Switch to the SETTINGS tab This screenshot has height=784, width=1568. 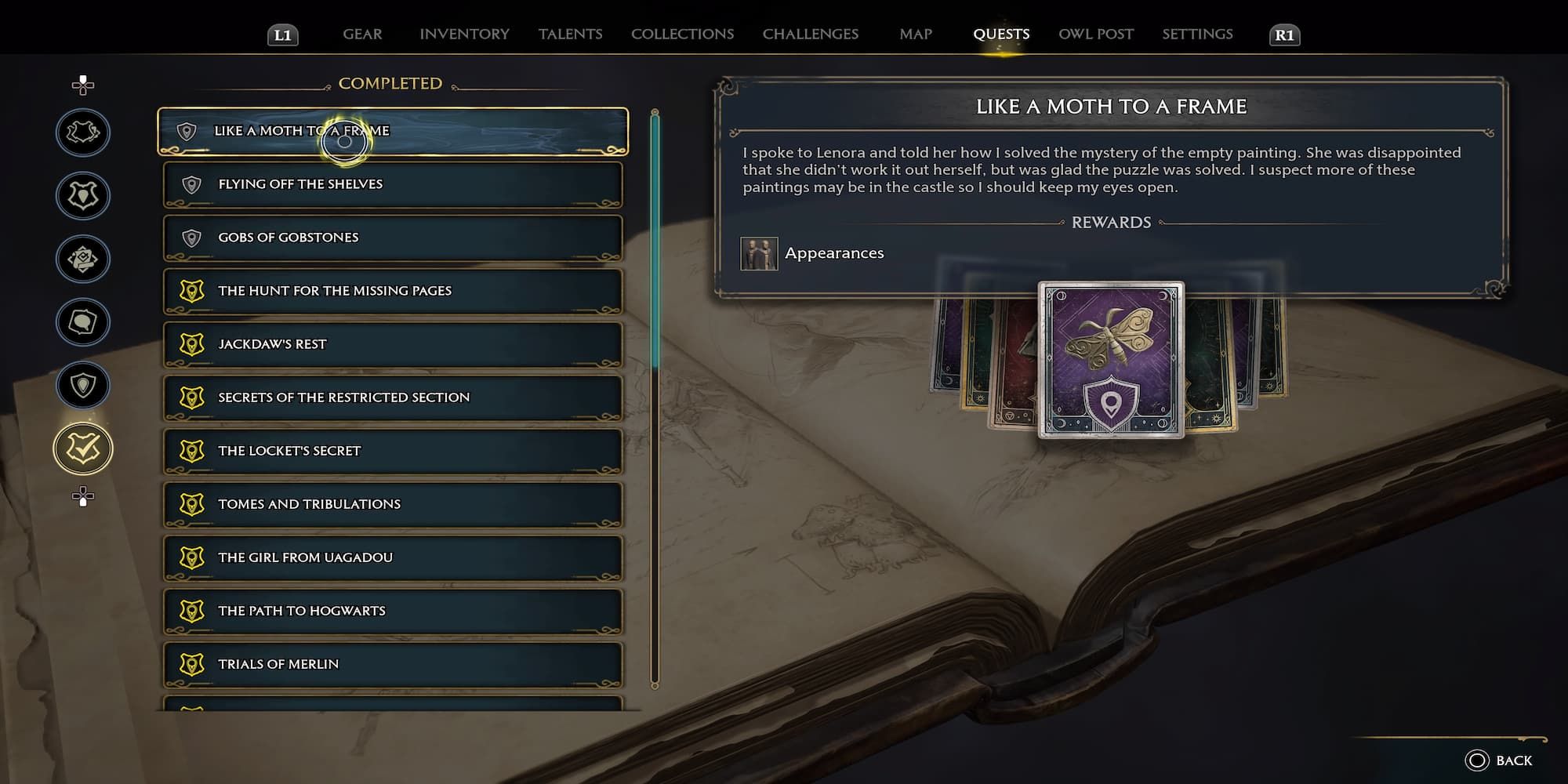point(1197,34)
